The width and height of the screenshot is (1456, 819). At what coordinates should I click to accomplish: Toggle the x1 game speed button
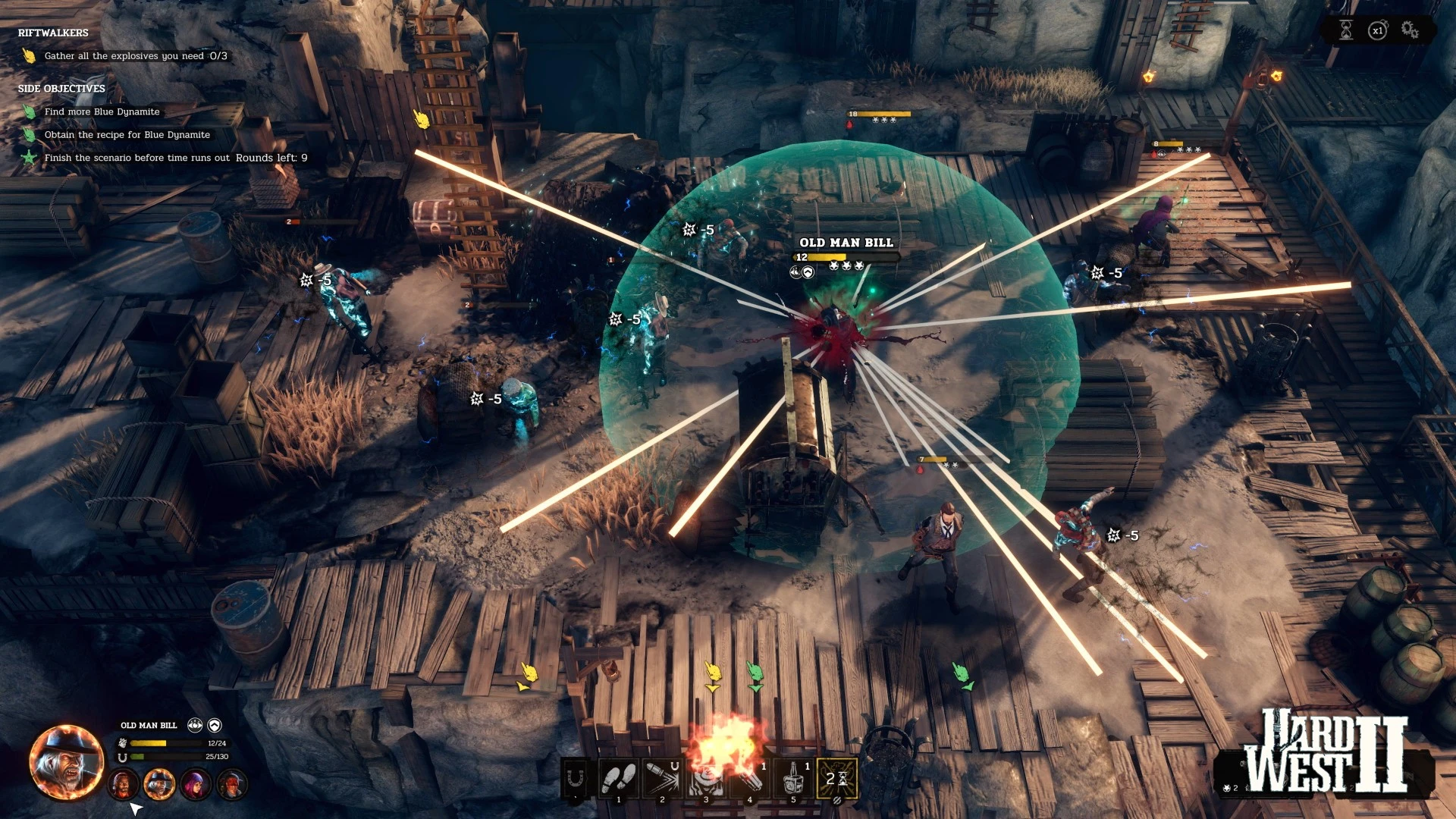tap(1377, 30)
